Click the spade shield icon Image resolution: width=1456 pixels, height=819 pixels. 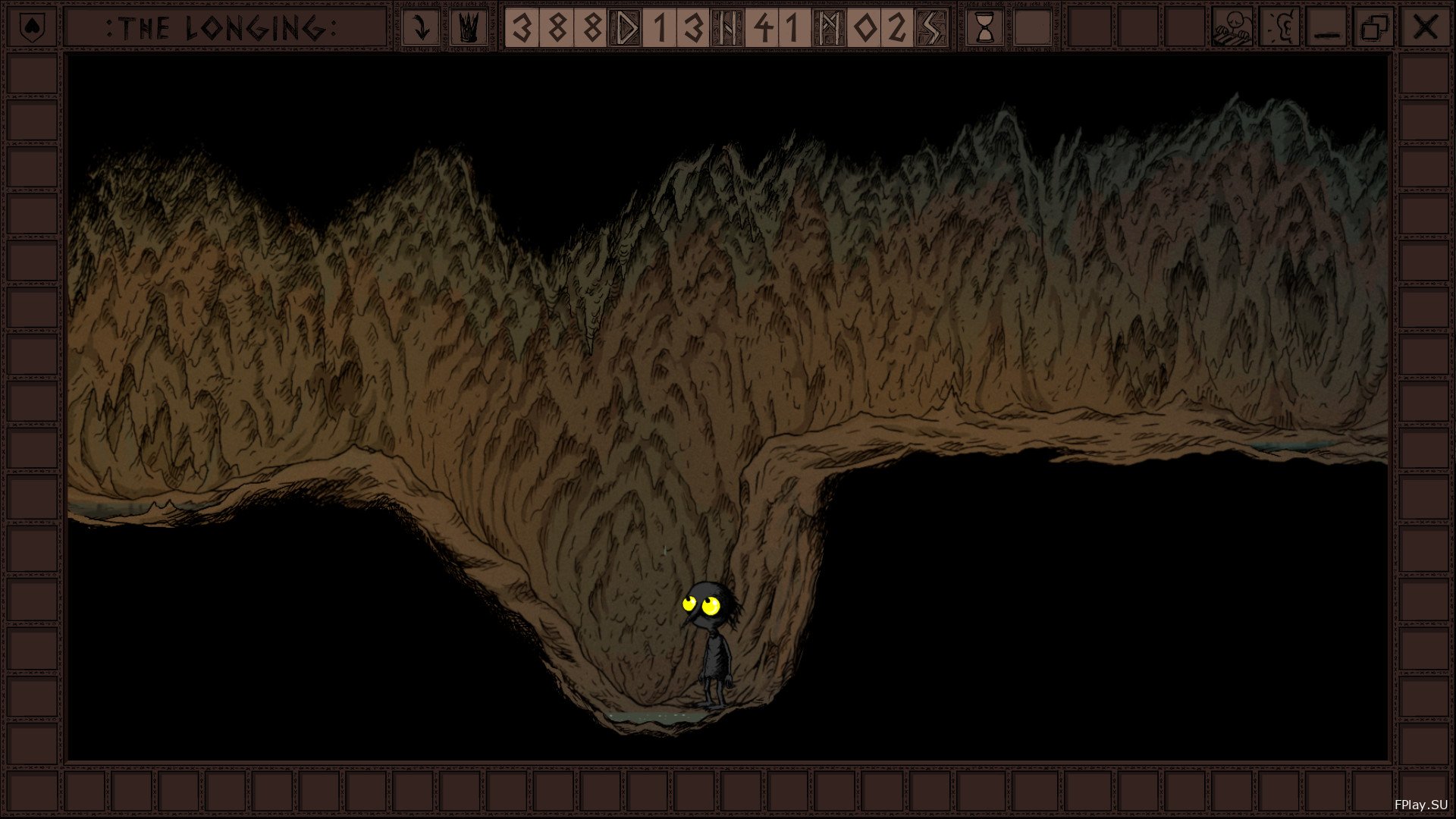pos(31,29)
